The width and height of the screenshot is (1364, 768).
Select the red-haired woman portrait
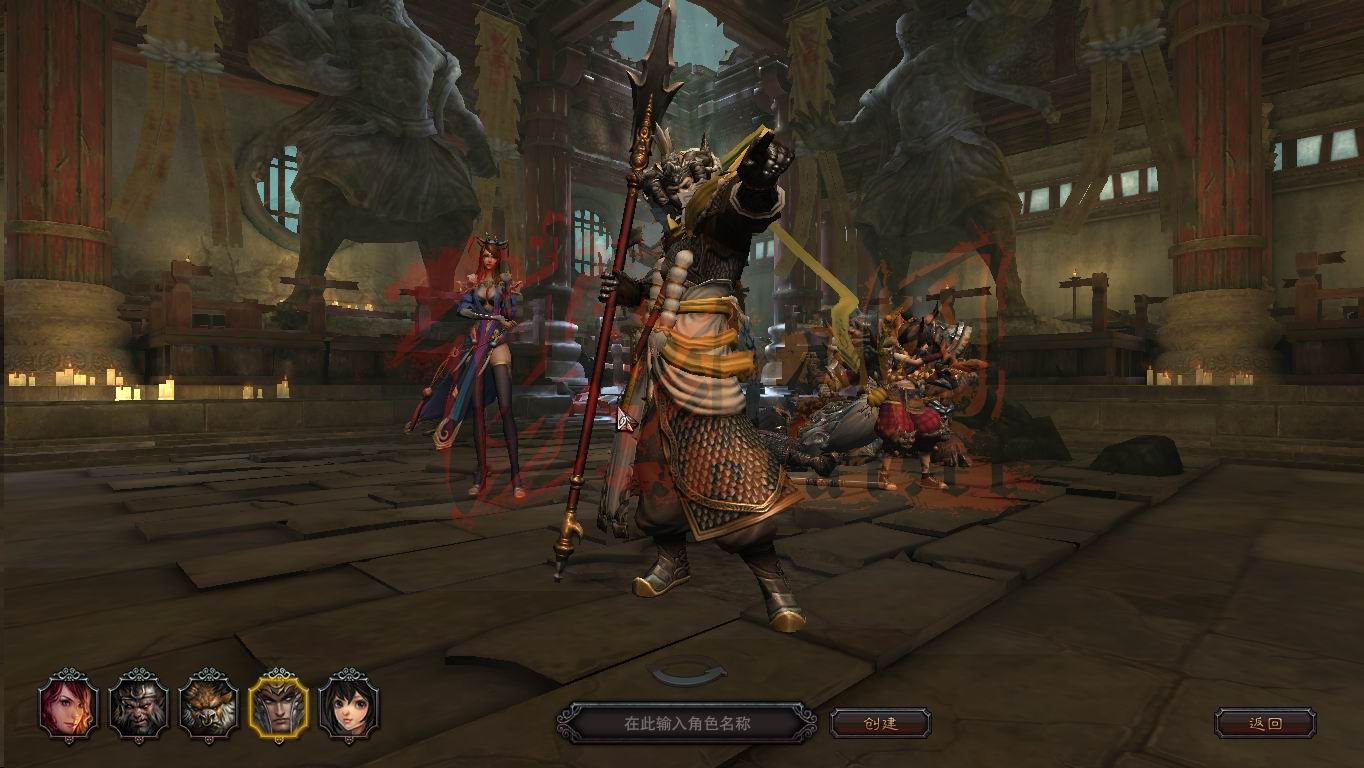point(69,705)
